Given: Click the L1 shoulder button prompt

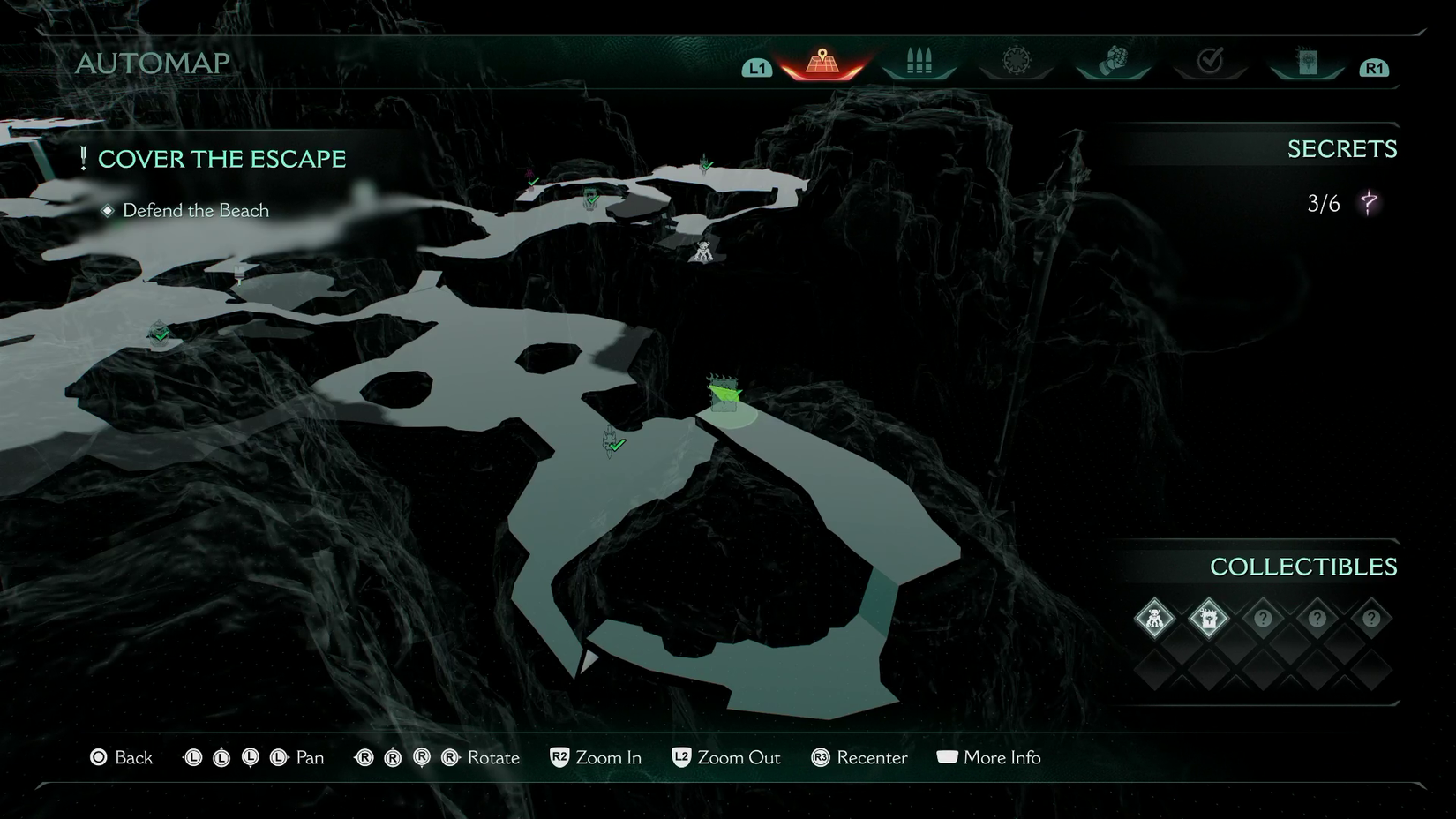Looking at the screenshot, I should tap(757, 66).
